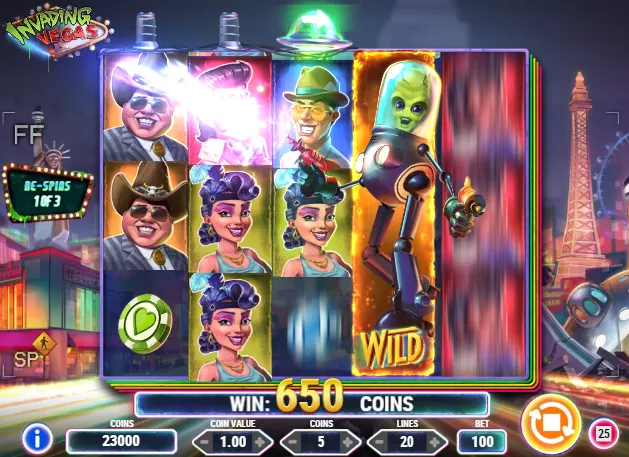Screen dimensions: 629x457
Task: Reduce the number of lines
Action: [x=376, y=441]
